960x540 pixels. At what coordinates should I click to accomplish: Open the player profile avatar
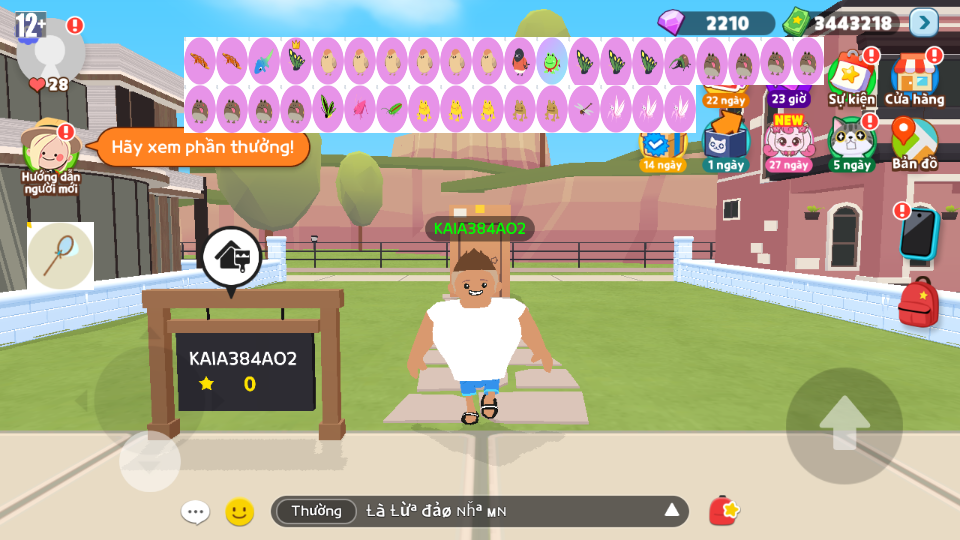pyautogui.click(x=50, y=48)
